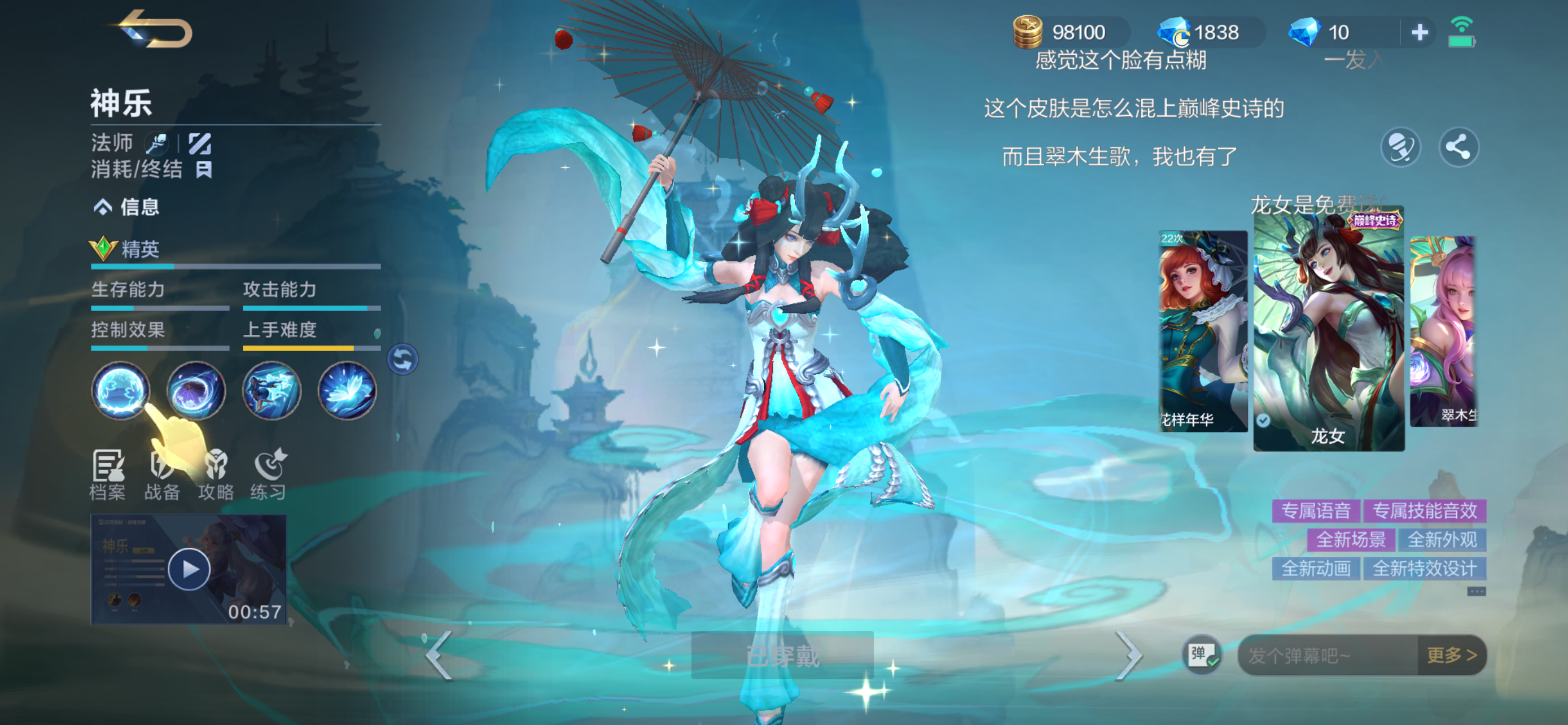
Task: Select the hero's first skill icon
Action: pyautogui.click(x=121, y=391)
